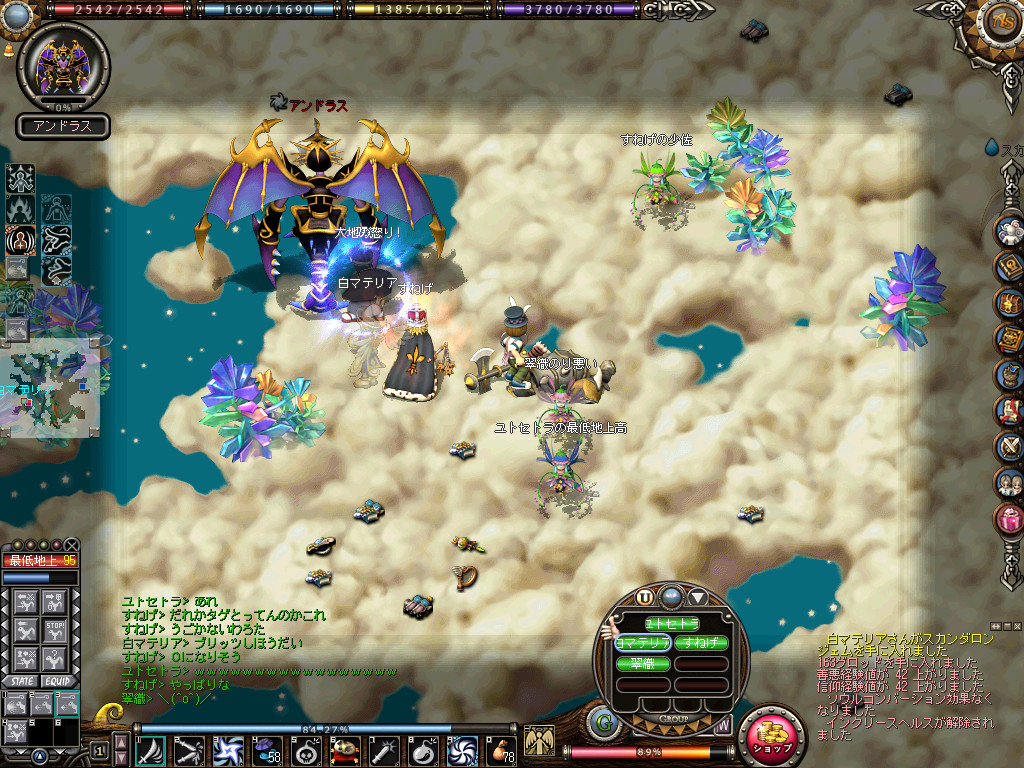The height and width of the screenshot is (768, 1024).
Task: Use the potion bag hotbar slot with 78
Action: pos(499,750)
